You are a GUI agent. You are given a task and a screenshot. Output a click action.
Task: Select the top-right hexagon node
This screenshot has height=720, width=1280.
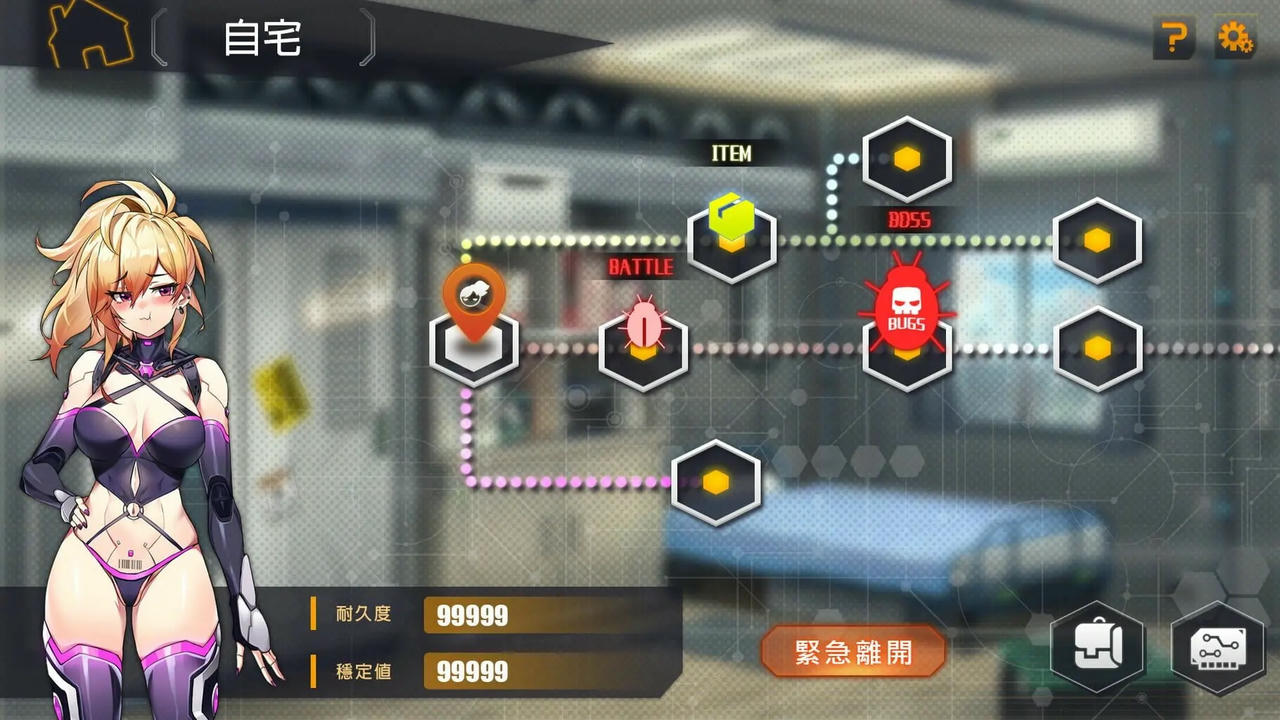[1097, 240]
